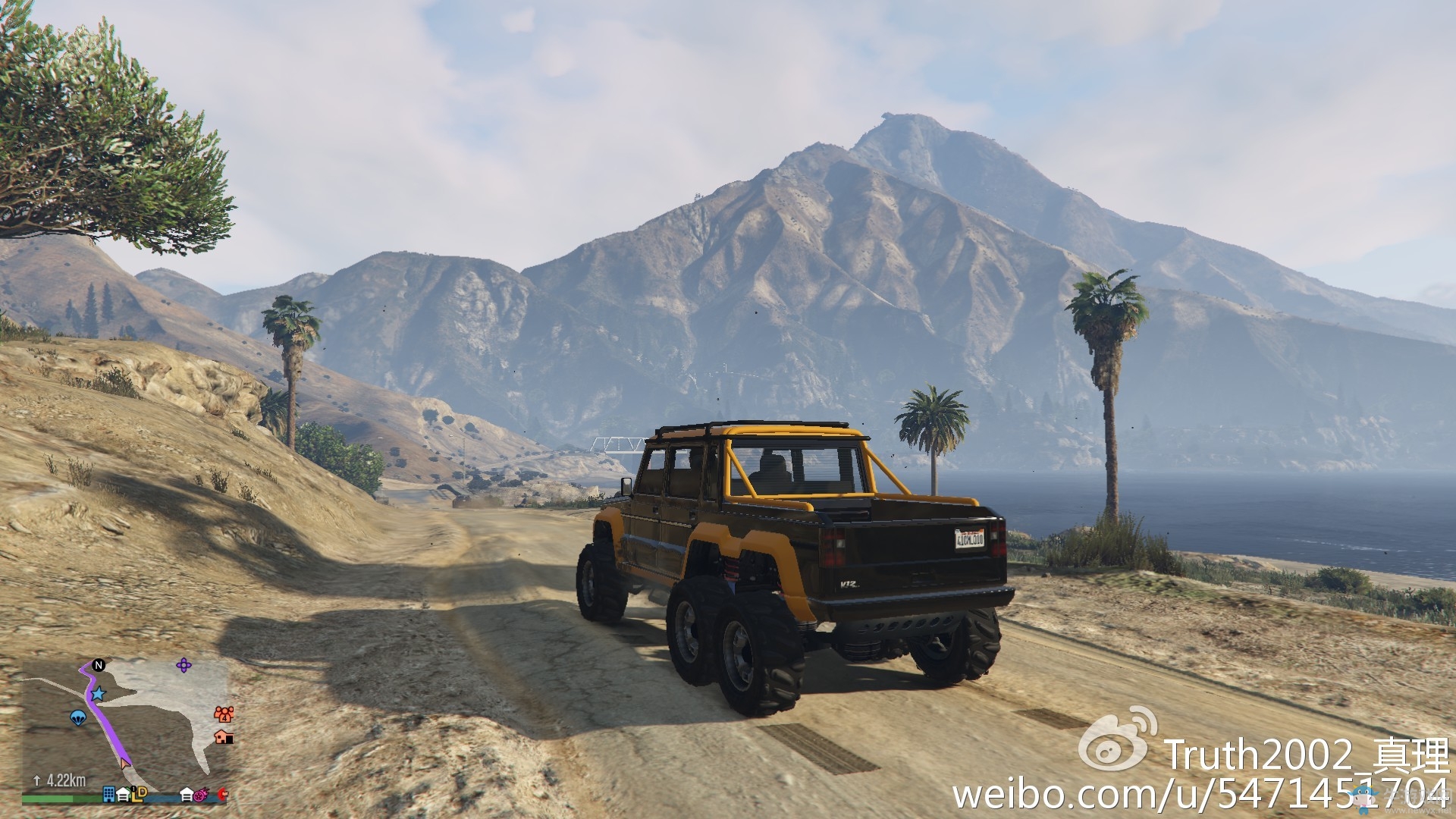Select the orange friends group blip showing 4
Screen dimensions: 1456x819
click(224, 714)
